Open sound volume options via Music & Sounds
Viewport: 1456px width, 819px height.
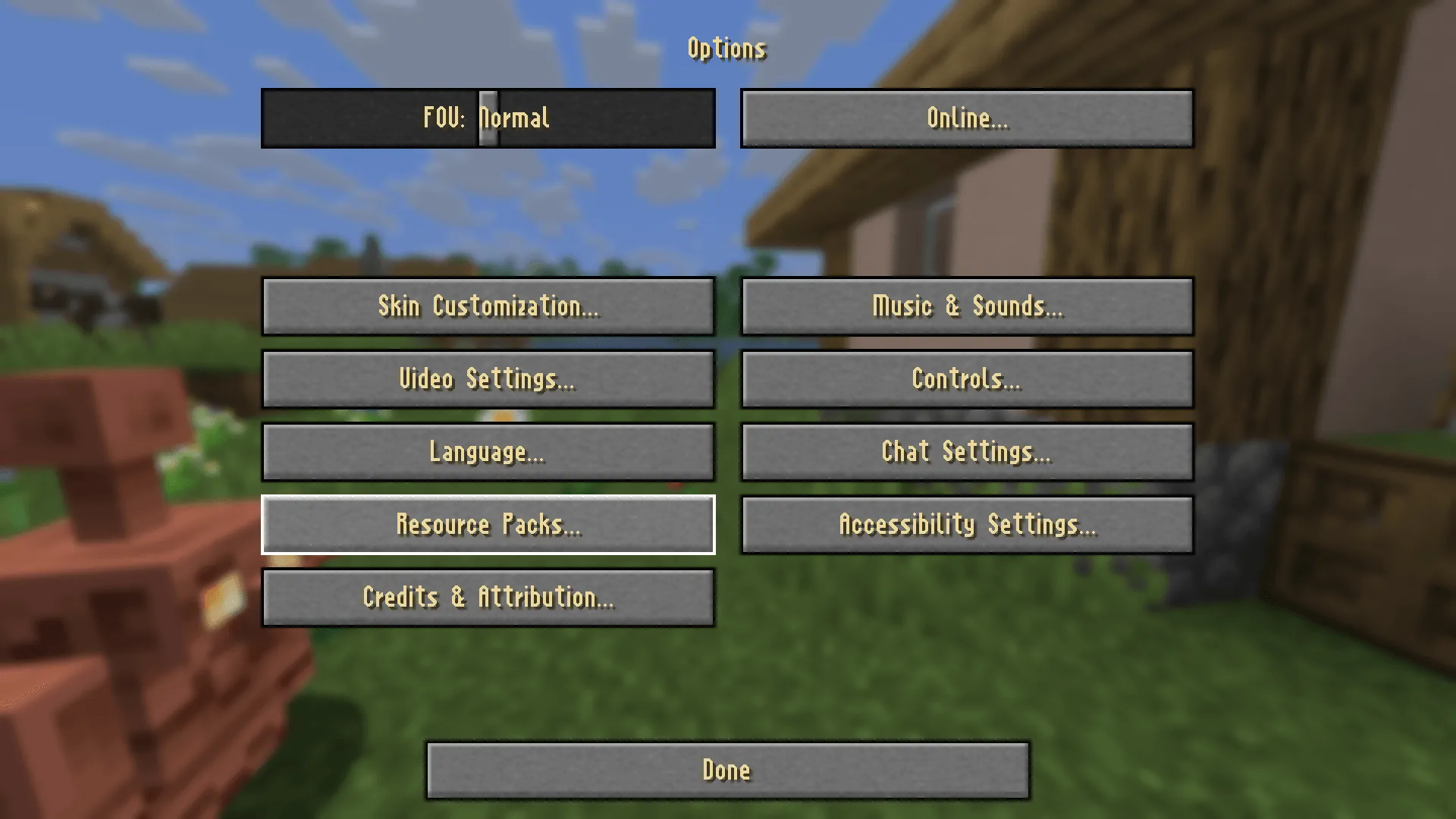pyautogui.click(x=968, y=306)
